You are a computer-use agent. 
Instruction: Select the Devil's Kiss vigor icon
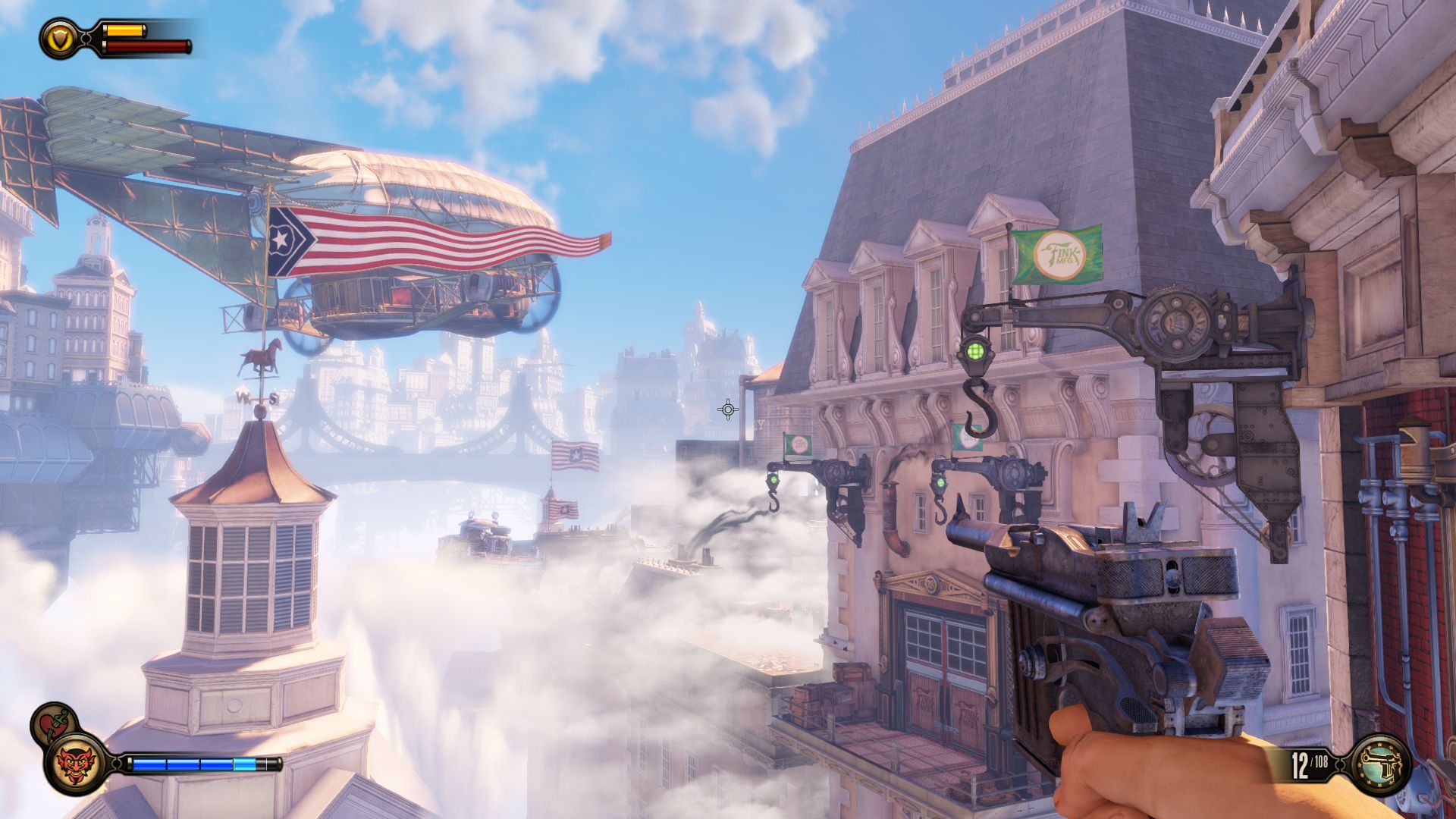(74, 764)
